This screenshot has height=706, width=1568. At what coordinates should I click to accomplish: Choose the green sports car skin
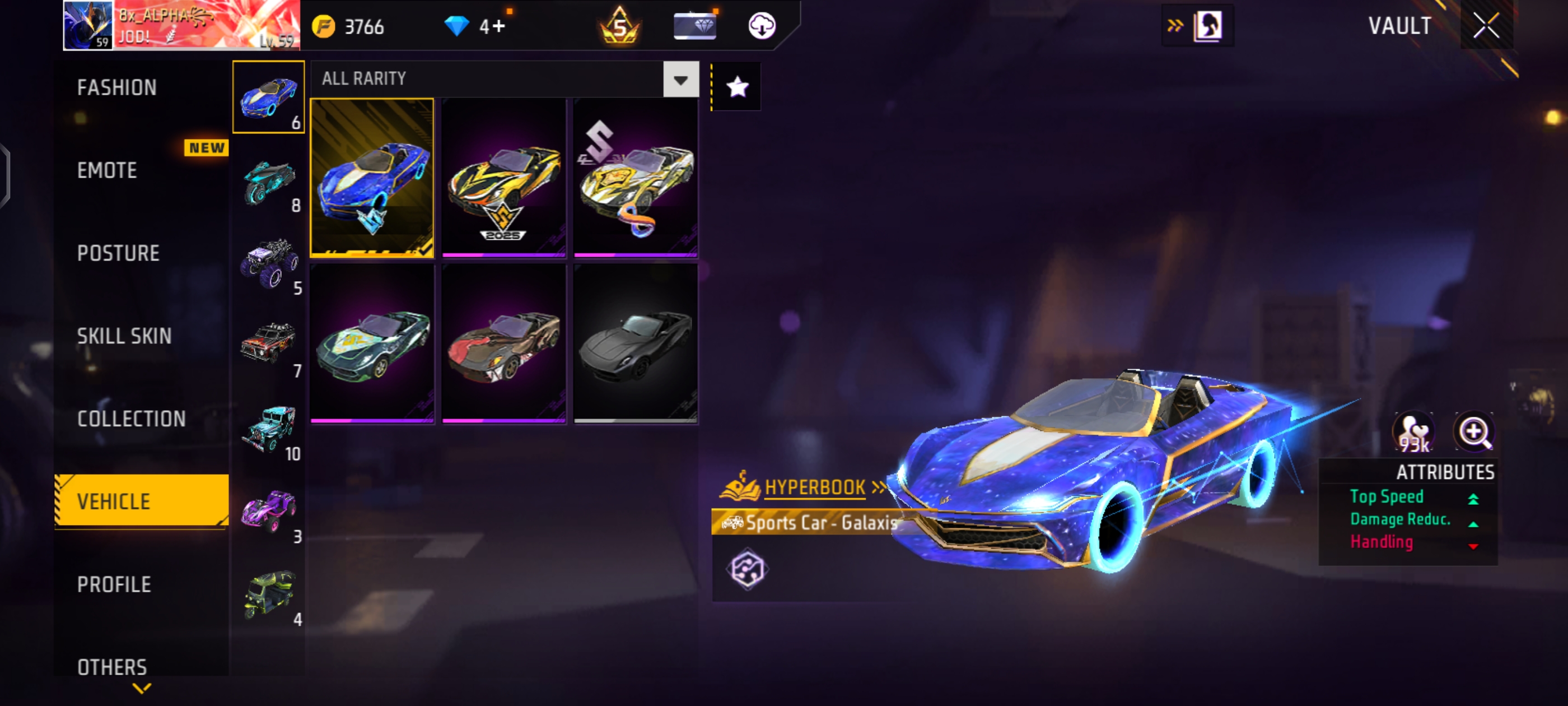(372, 343)
